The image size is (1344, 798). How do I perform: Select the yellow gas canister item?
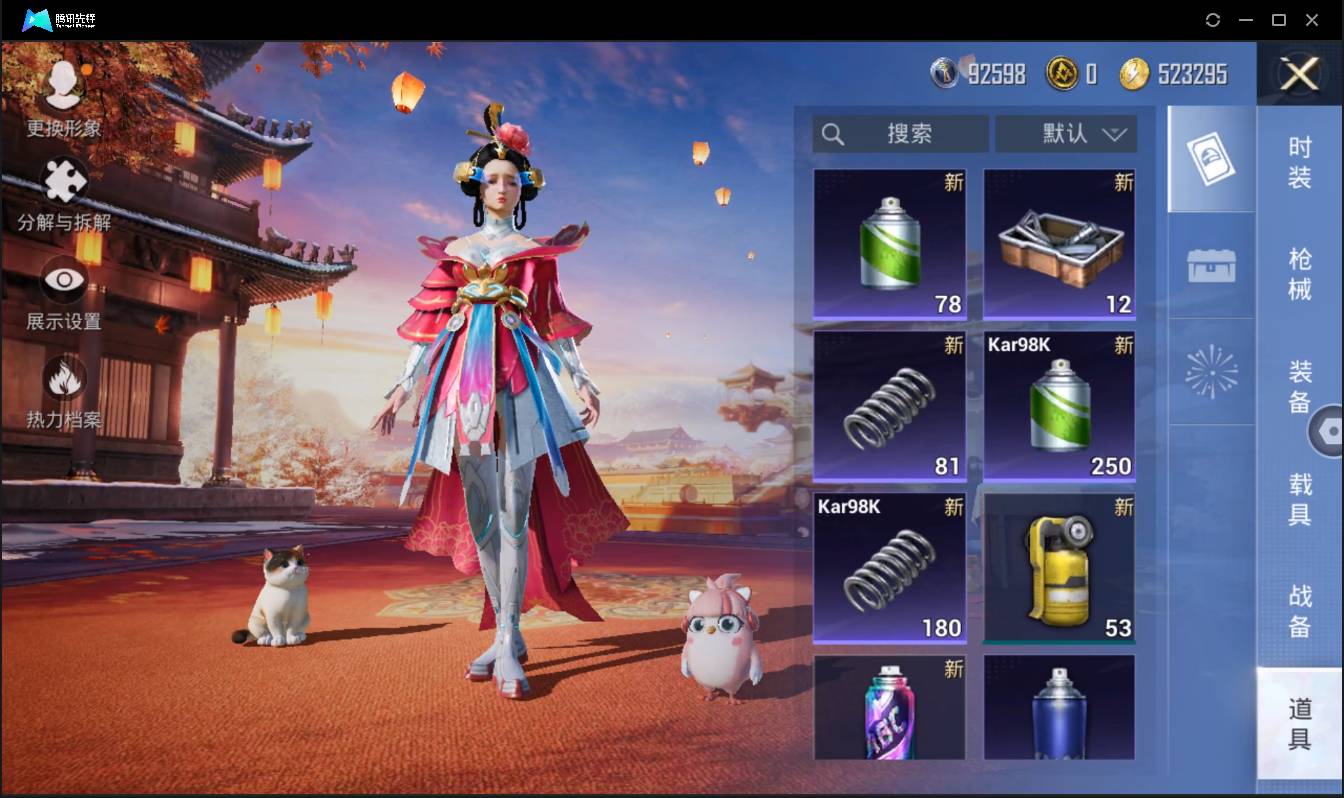coord(1059,568)
